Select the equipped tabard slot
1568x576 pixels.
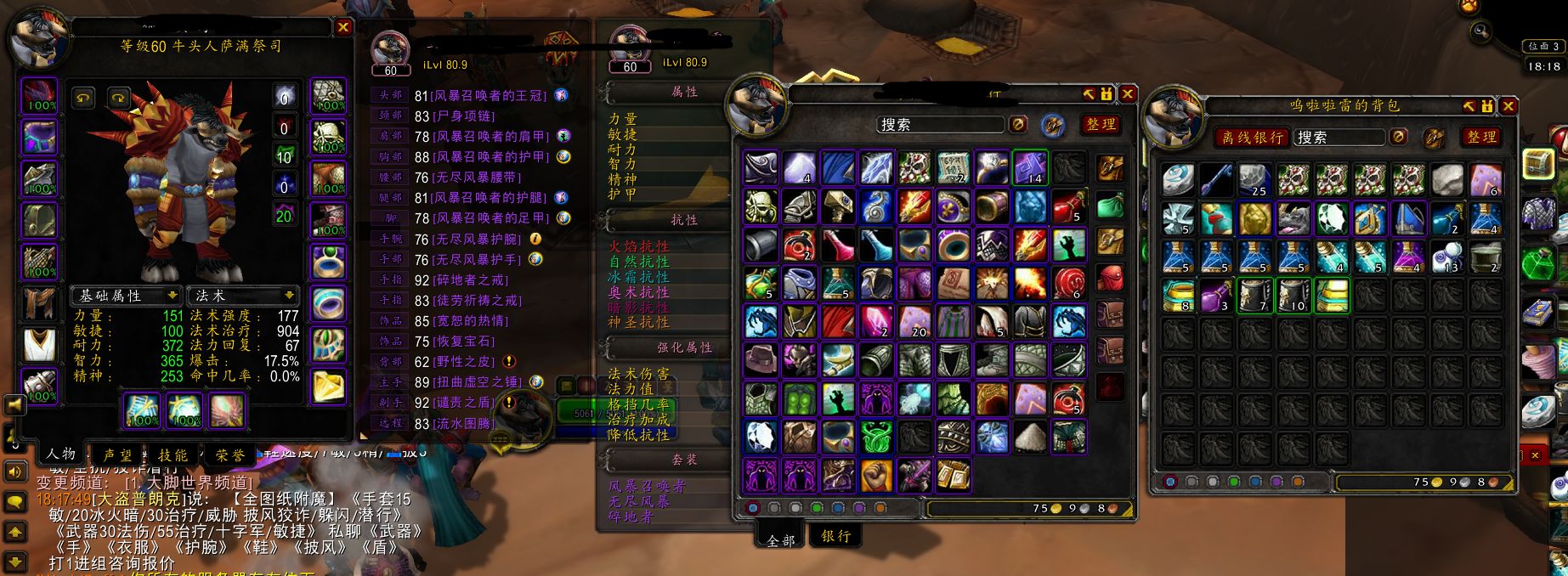[x=39, y=346]
